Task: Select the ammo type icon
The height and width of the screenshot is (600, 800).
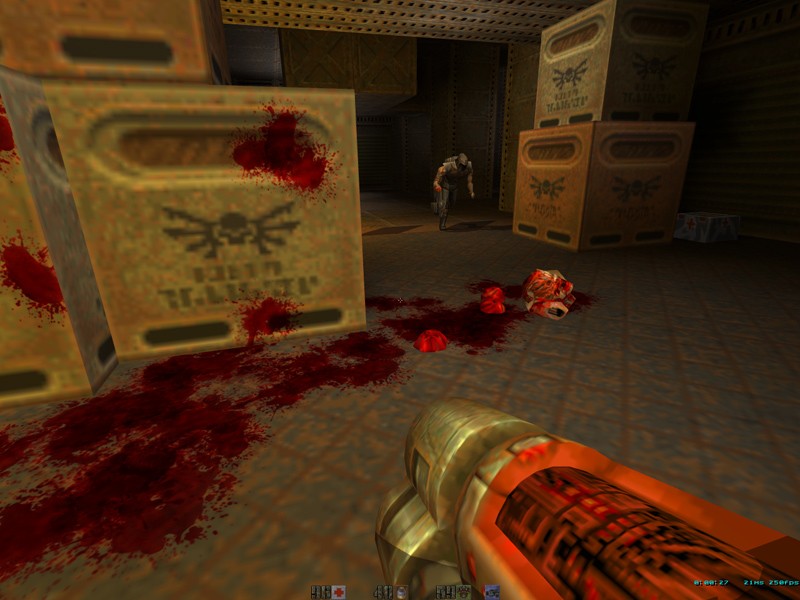Action: tap(401, 592)
